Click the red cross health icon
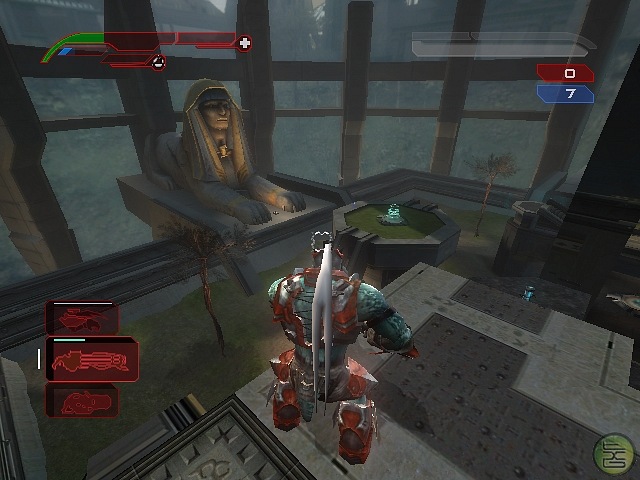 point(245,43)
